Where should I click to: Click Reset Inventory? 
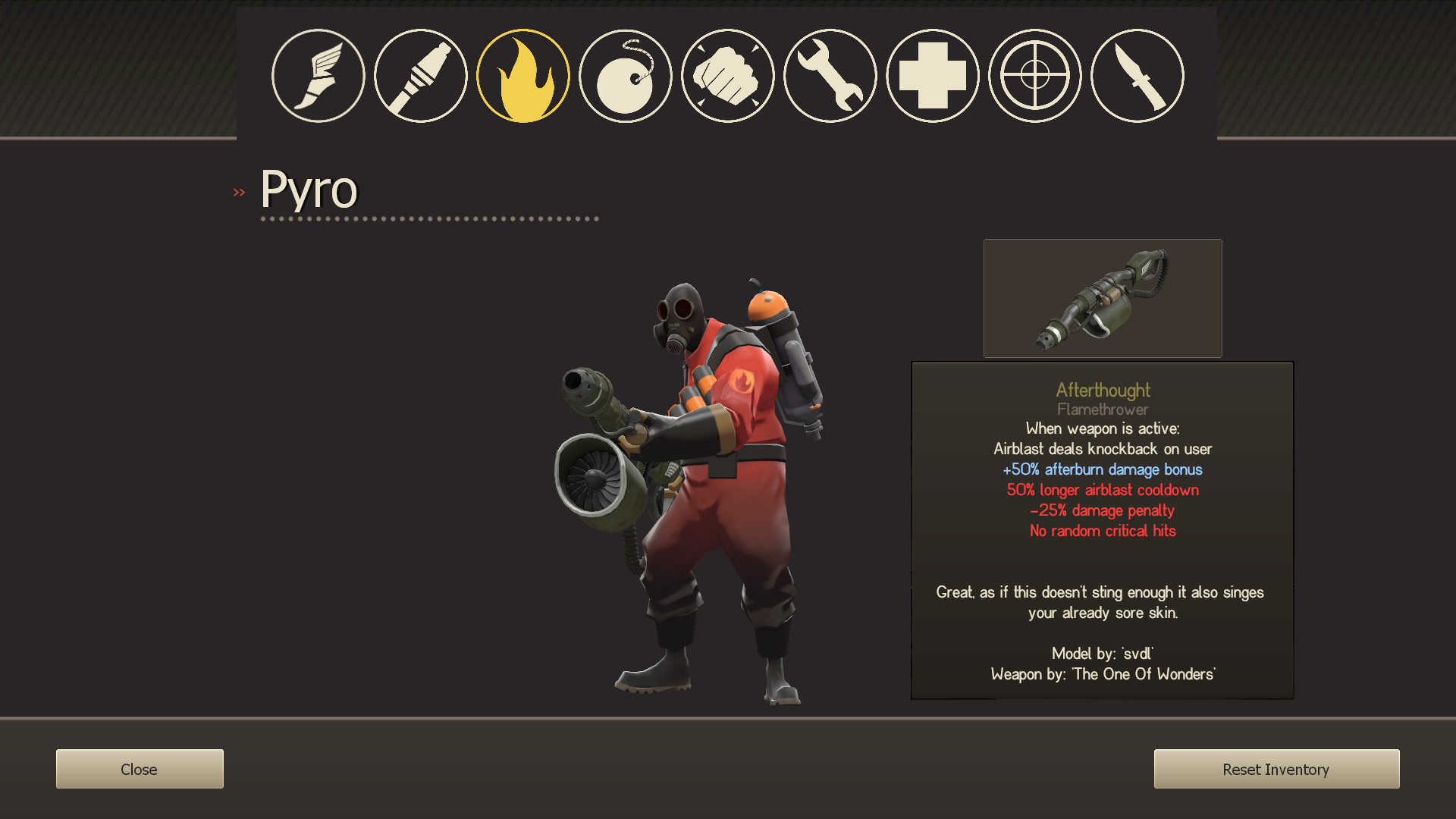click(1276, 768)
